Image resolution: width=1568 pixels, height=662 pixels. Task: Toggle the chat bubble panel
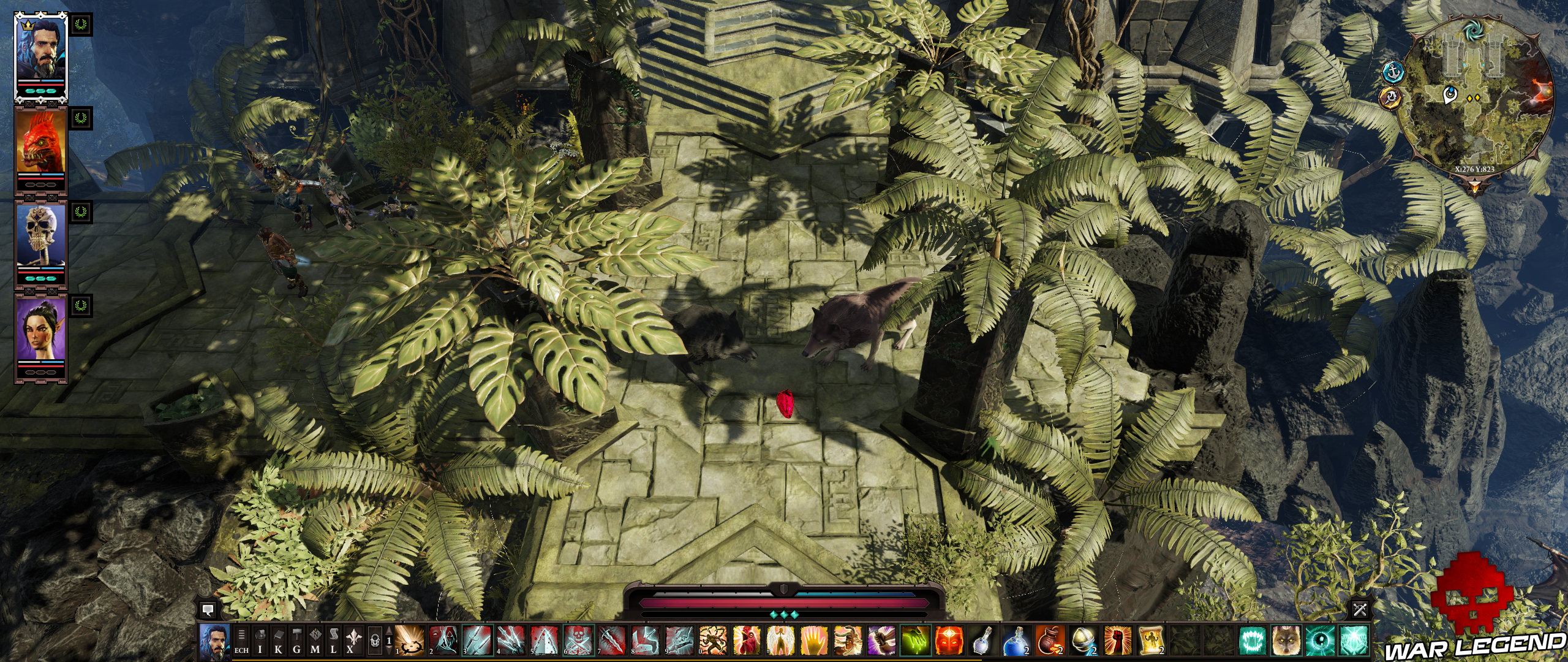pyautogui.click(x=209, y=610)
